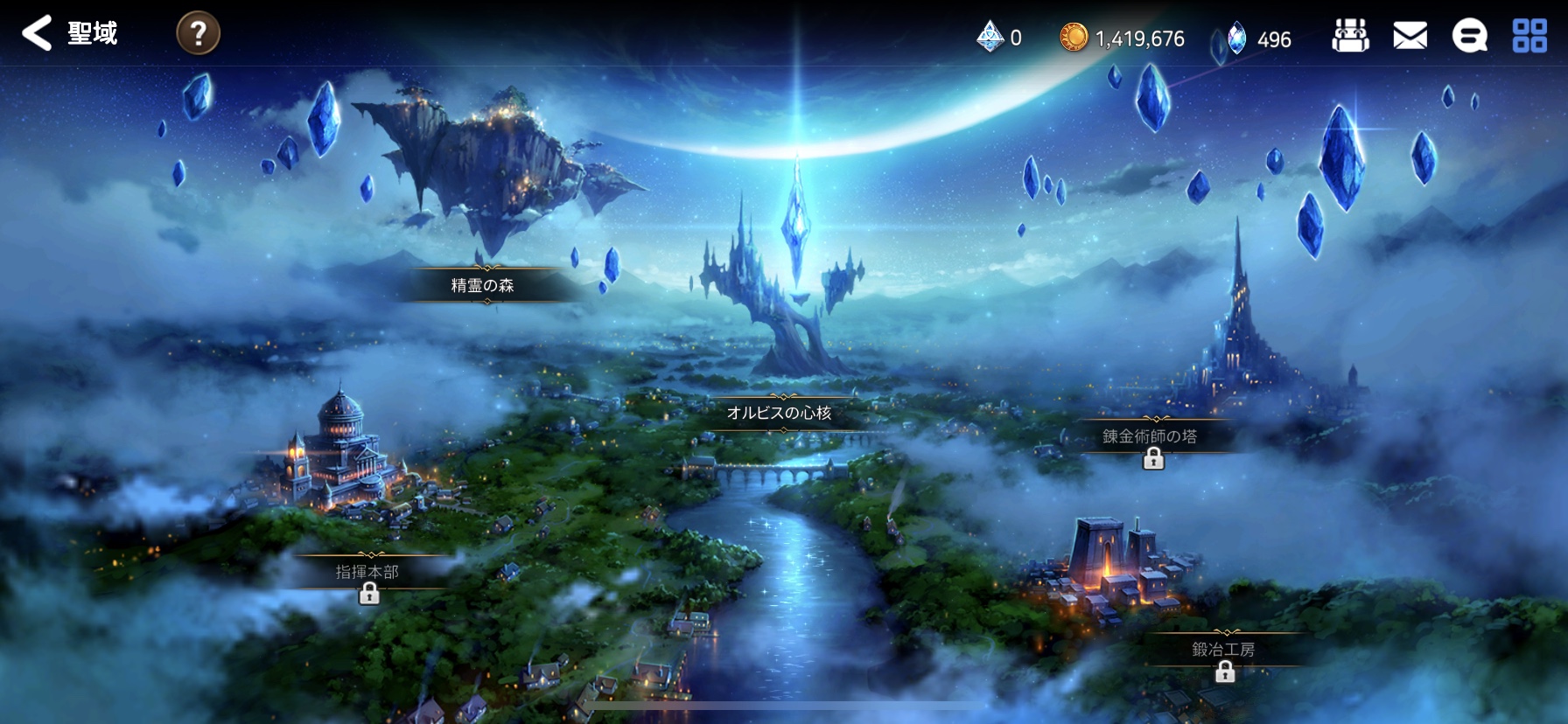
Task: Open the mail envelope icon
Action: pyautogui.click(x=1410, y=37)
